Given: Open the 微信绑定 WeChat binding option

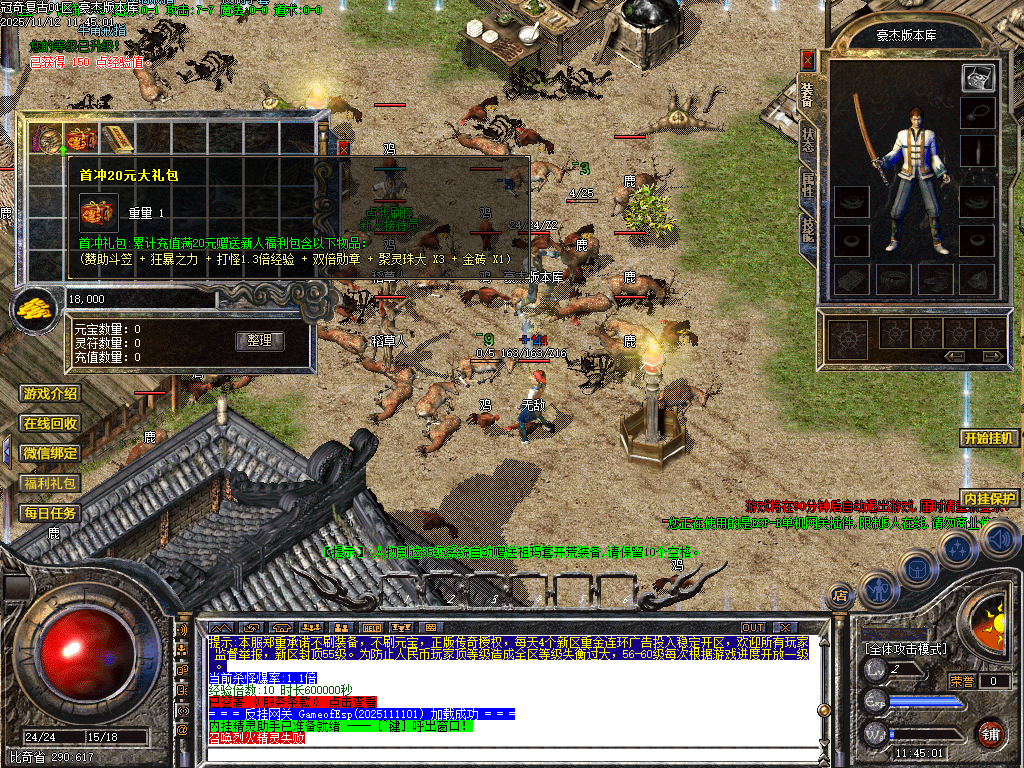Looking at the screenshot, I should click(51, 453).
